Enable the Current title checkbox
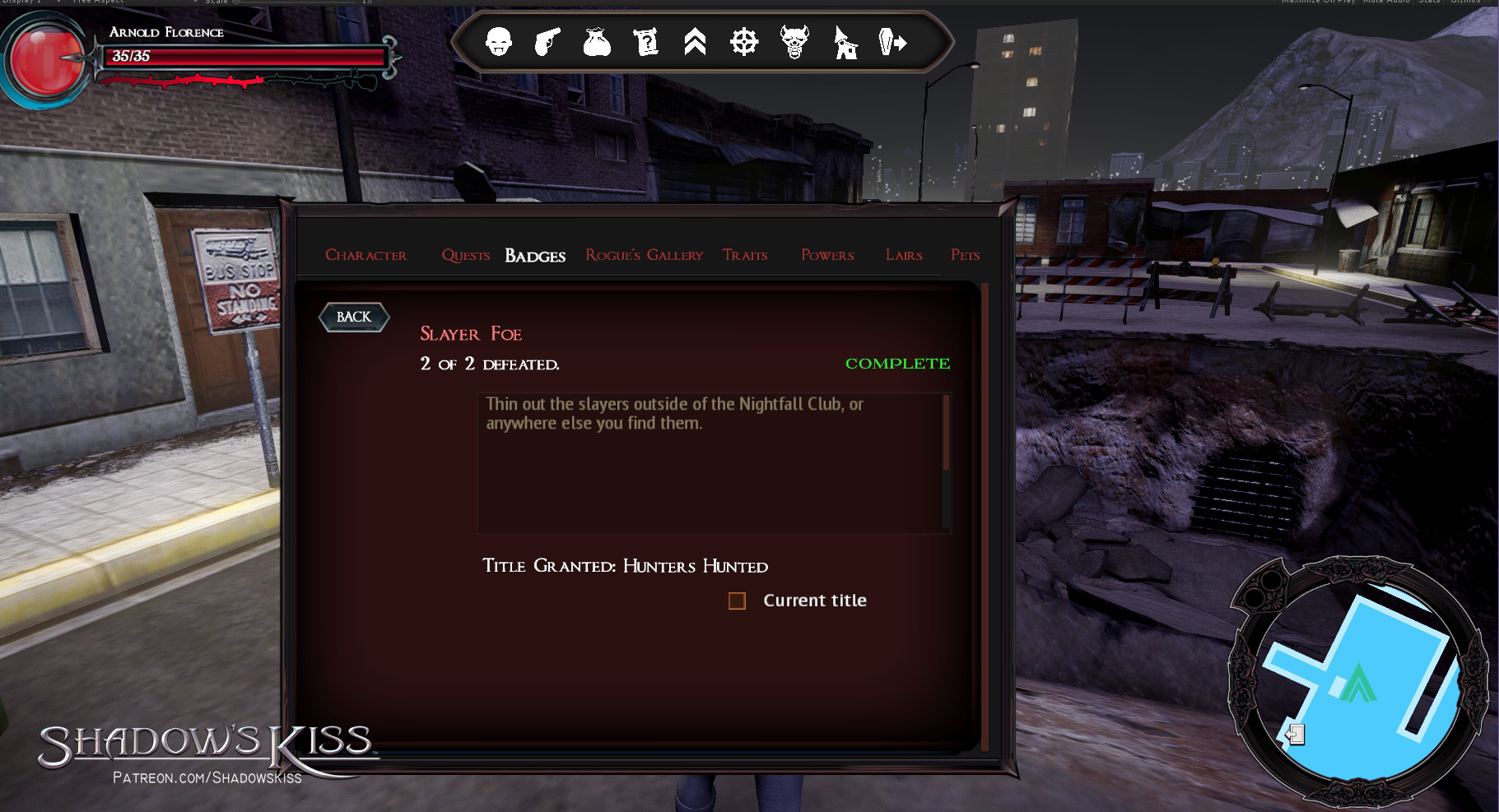This screenshot has width=1499, height=812. [x=736, y=601]
